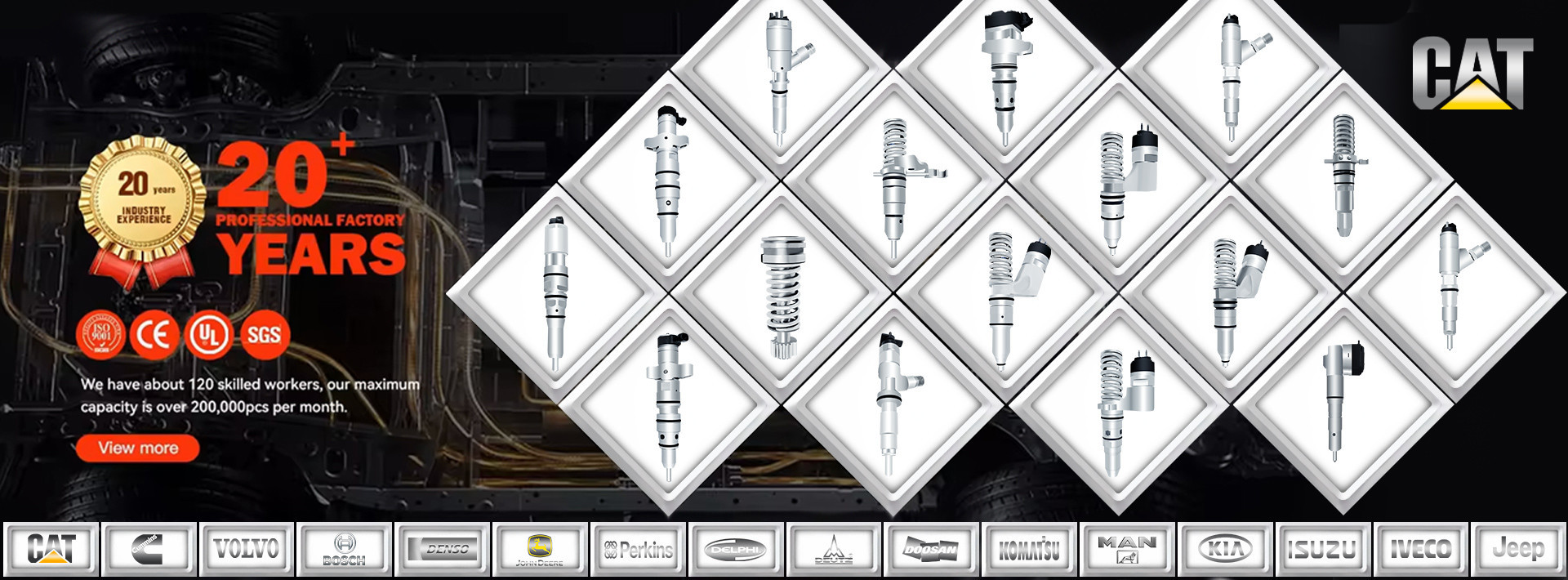
Task: Select the CAT tile in the brand strip
Action: click(x=51, y=549)
